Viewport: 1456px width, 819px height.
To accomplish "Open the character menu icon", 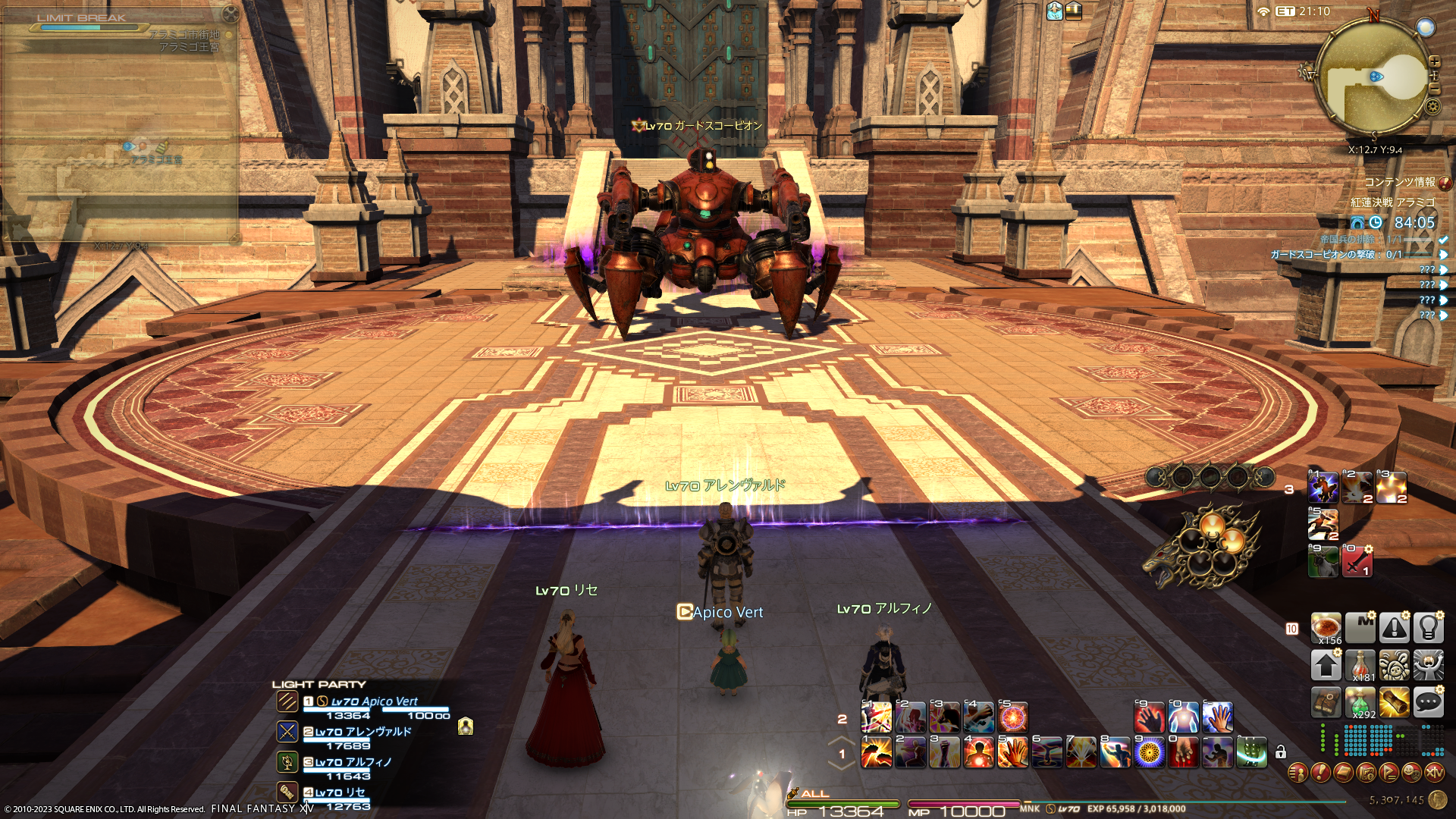I will [1298, 773].
